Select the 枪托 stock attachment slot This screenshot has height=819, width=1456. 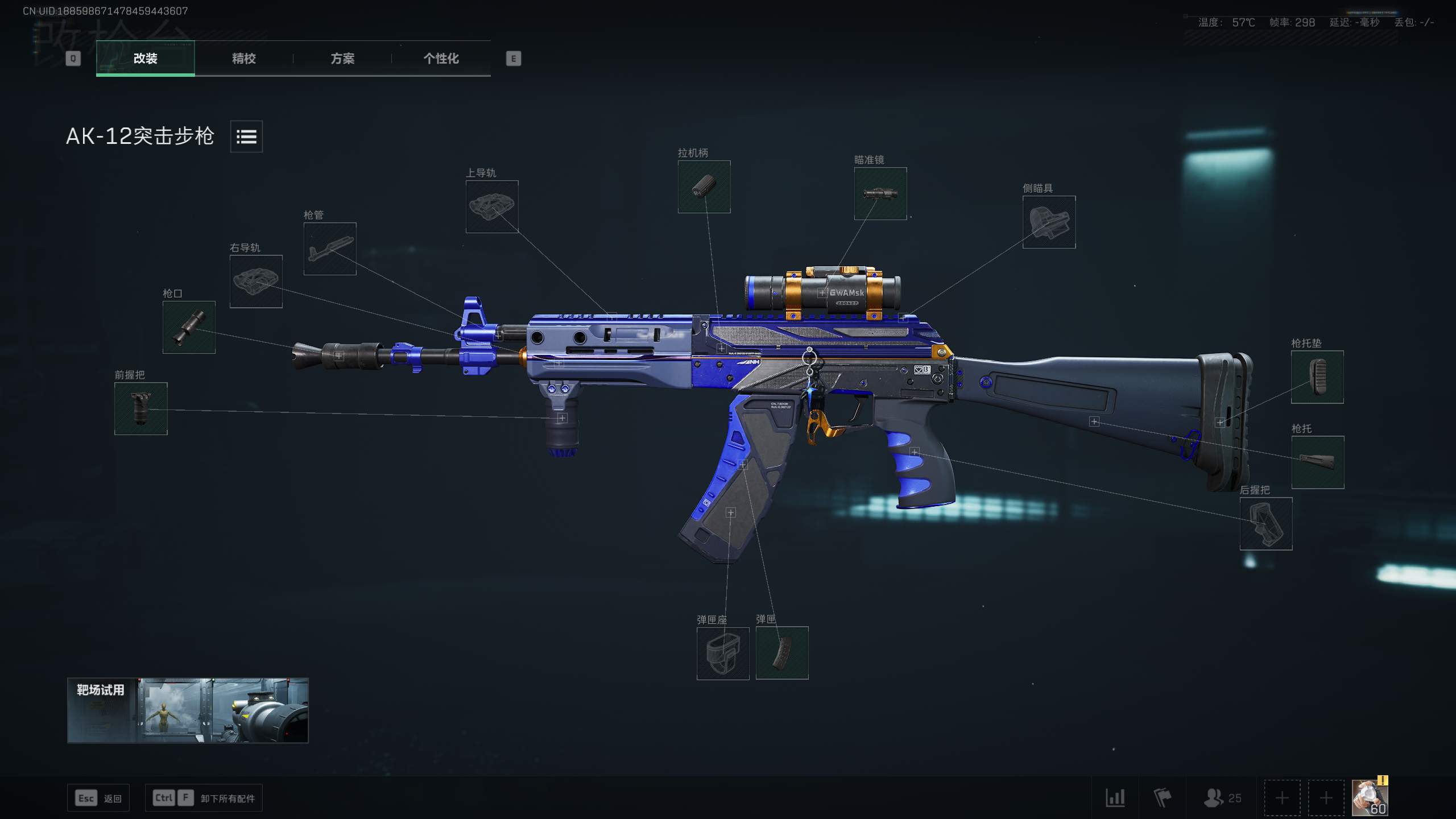[1318, 462]
